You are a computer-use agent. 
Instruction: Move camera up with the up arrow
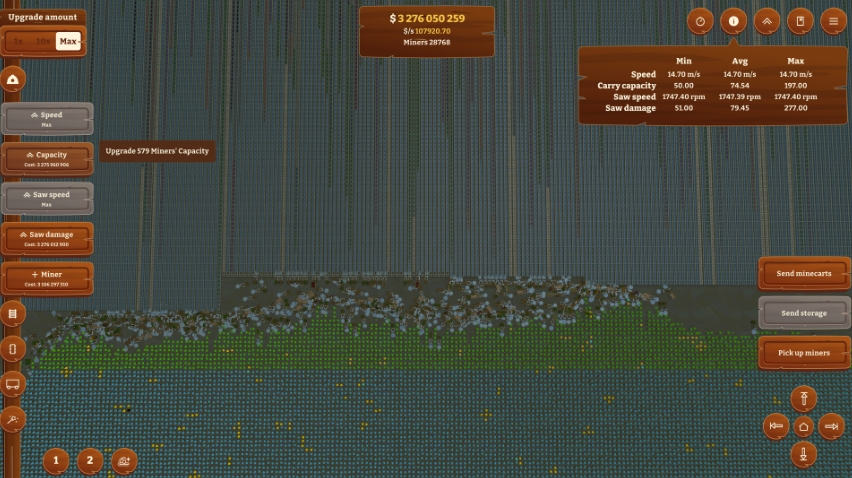coord(803,399)
